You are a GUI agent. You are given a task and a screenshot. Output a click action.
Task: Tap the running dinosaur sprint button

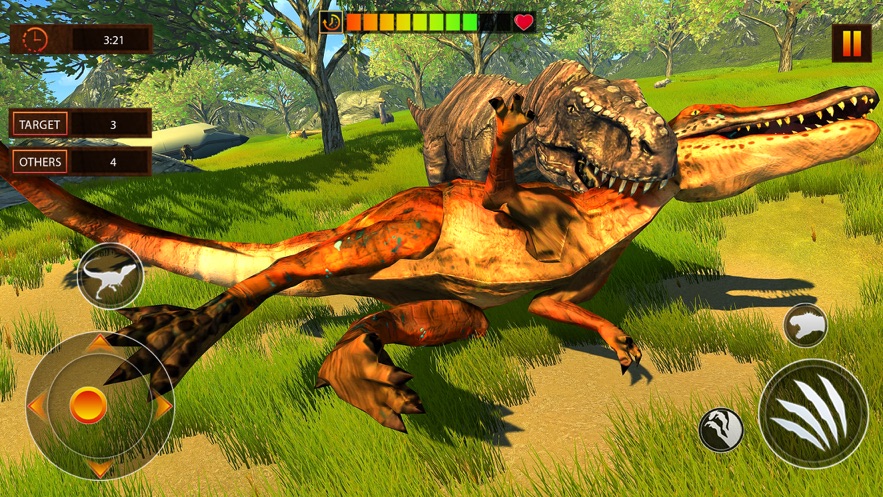pyautogui.click(x=109, y=275)
